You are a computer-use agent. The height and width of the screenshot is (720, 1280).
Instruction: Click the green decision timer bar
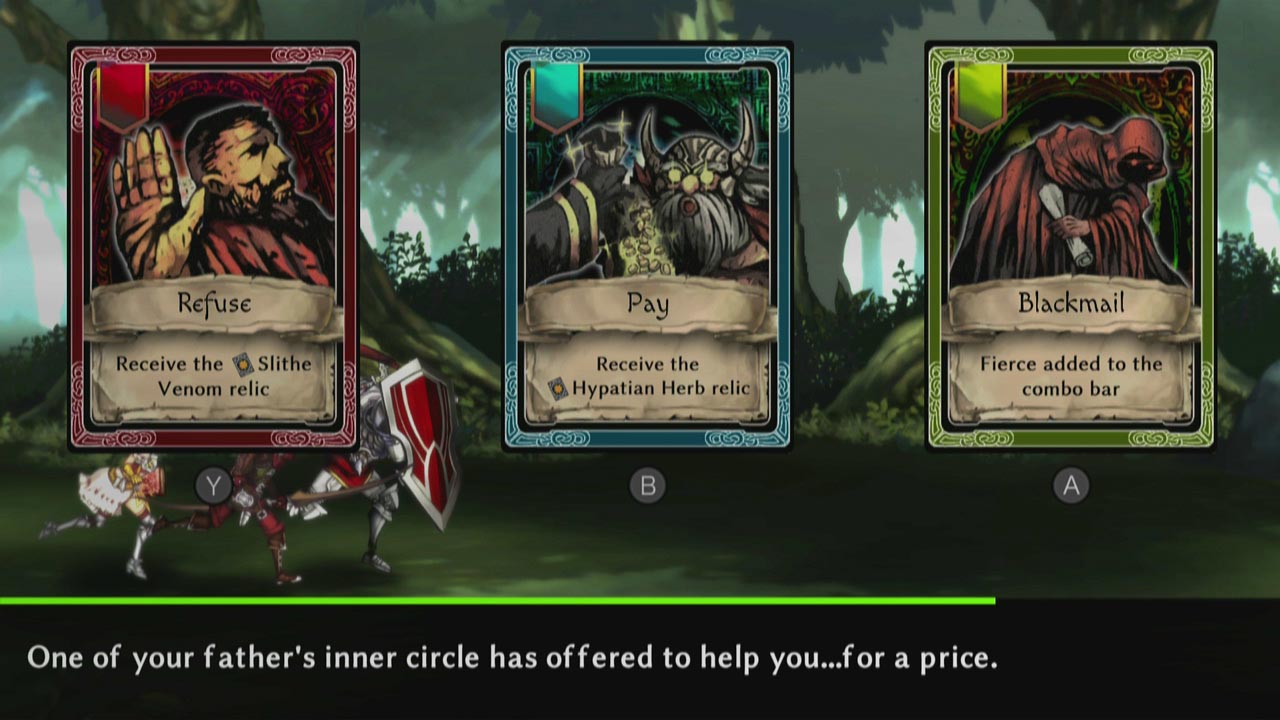pos(500,601)
